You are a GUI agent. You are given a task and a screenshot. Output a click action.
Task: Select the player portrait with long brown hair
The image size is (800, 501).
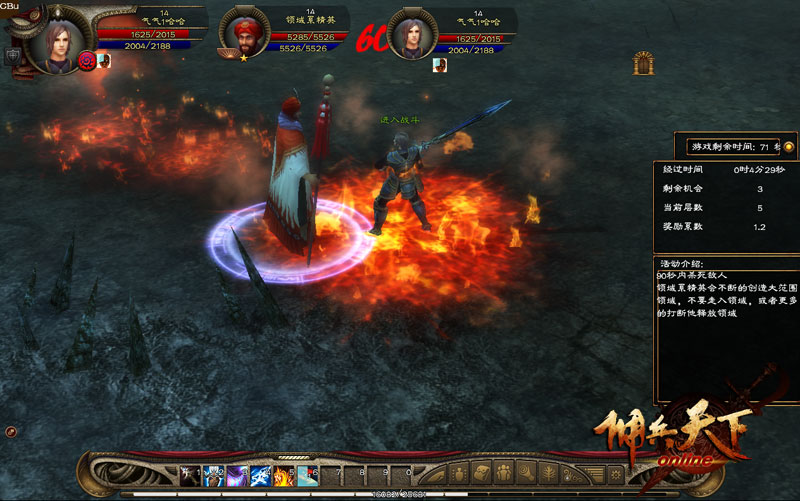pyautogui.click(x=52, y=40)
